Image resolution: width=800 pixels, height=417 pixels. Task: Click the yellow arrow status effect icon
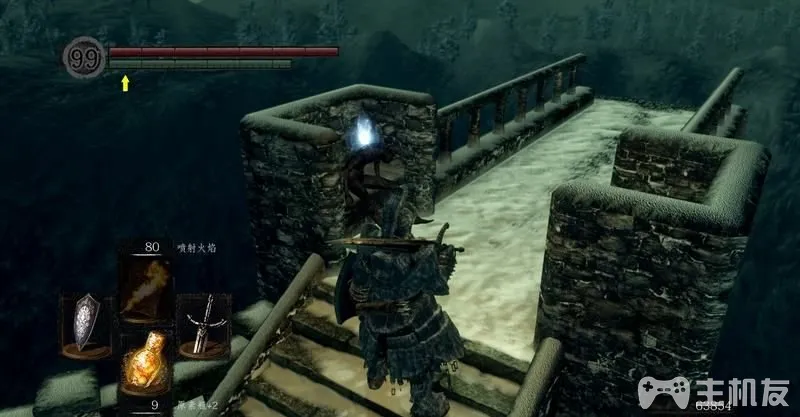125,83
